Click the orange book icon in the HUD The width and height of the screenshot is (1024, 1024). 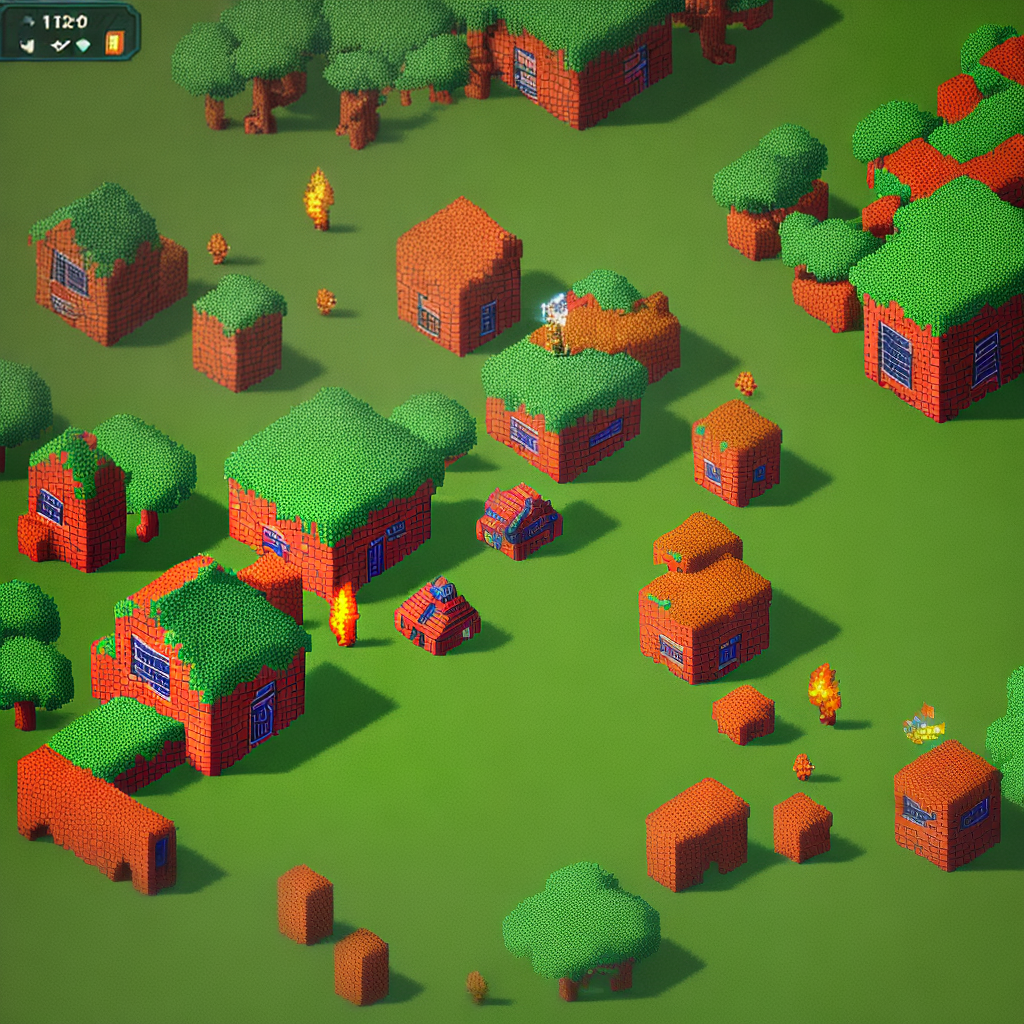[x=114, y=43]
